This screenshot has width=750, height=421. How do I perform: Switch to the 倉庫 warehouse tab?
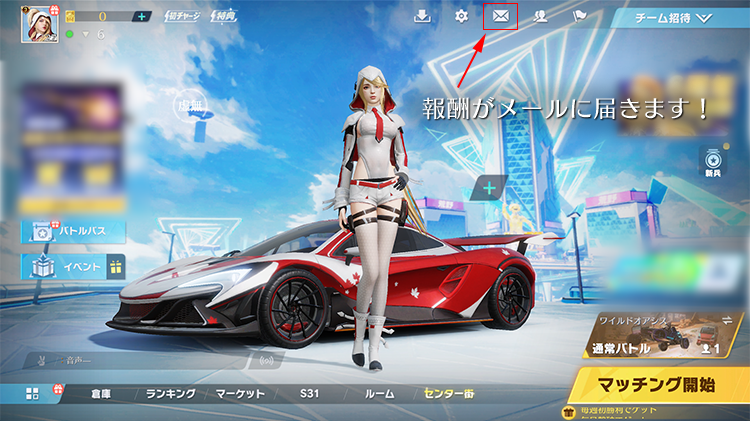[99, 394]
